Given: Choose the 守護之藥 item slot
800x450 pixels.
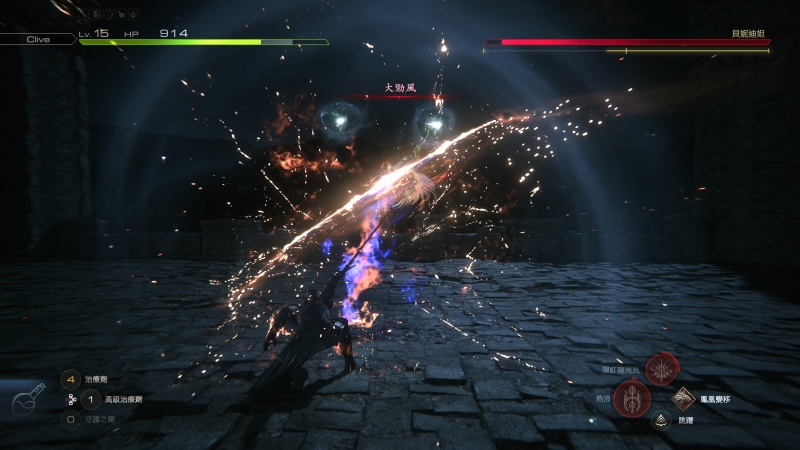Looking at the screenshot, I should coord(71,419).
